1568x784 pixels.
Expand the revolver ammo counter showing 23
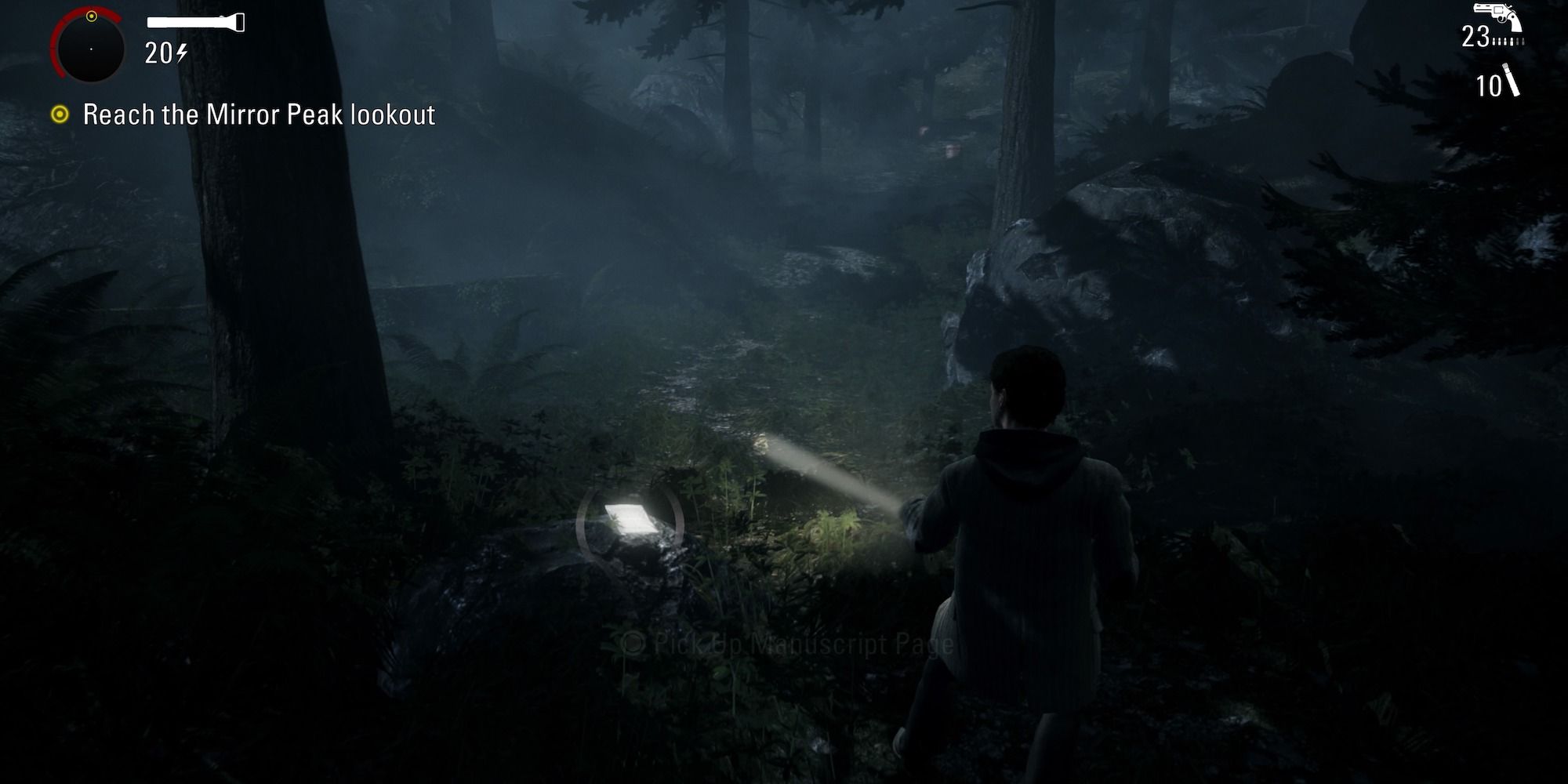pos(1476,36)
